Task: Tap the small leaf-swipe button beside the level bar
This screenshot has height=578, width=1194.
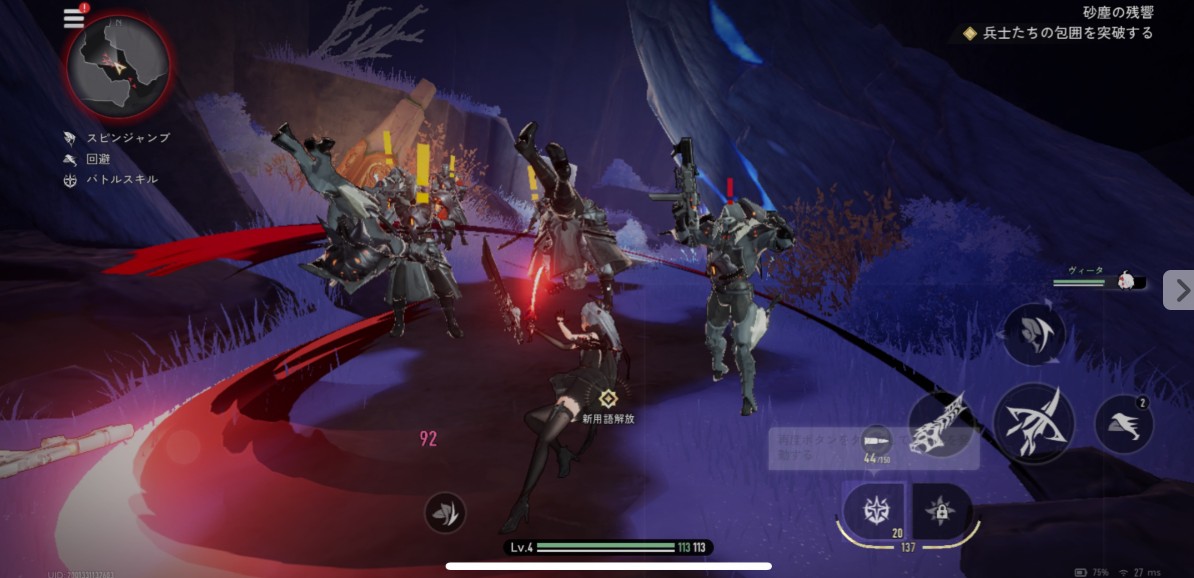Action: coord(444,512)
